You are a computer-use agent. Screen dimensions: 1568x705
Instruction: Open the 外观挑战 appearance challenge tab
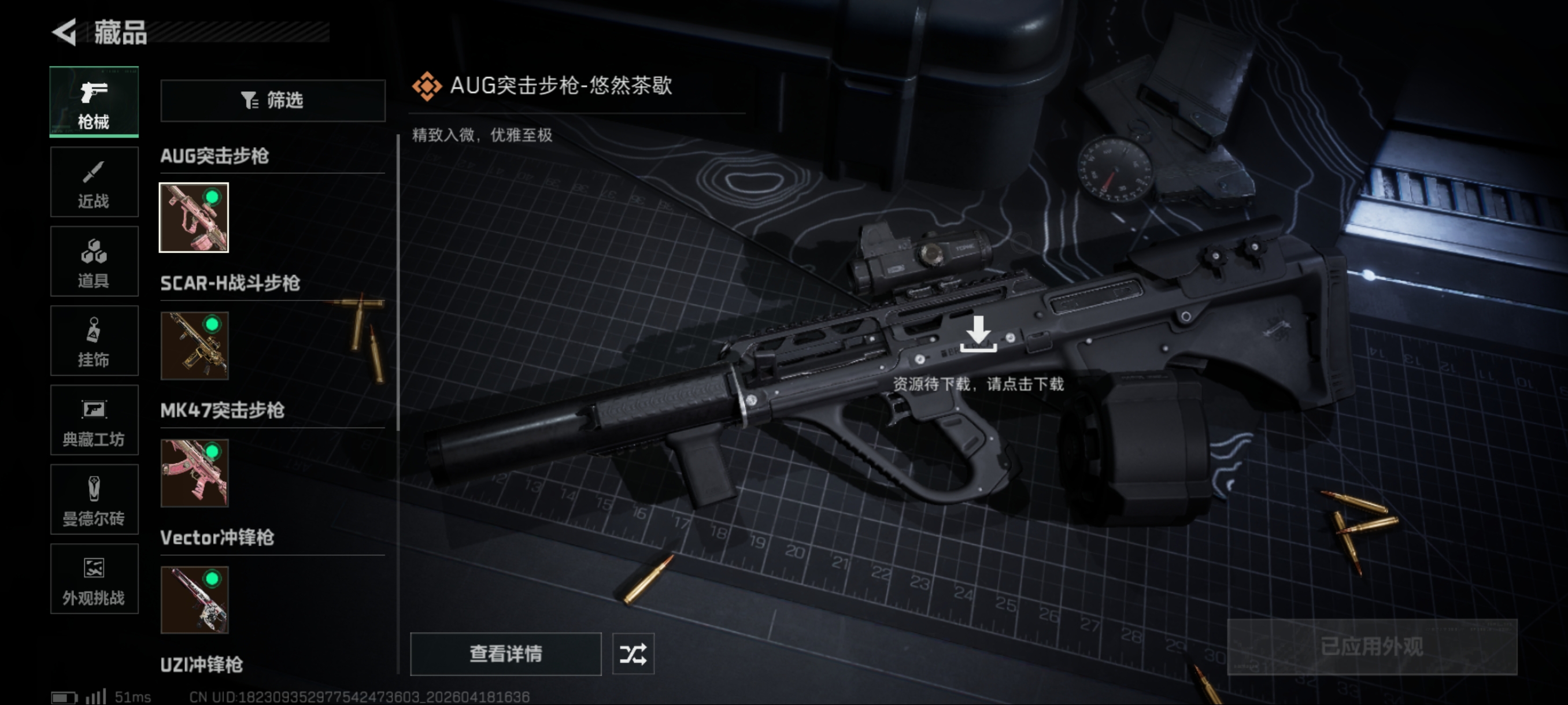pyautogui.click(x=94, y=579)
